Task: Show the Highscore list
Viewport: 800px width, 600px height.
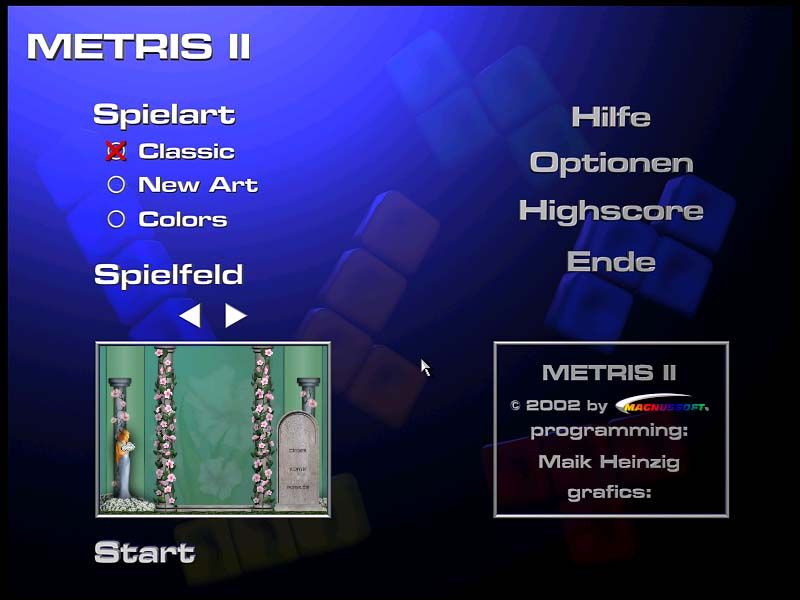Action: pos(611,211)
